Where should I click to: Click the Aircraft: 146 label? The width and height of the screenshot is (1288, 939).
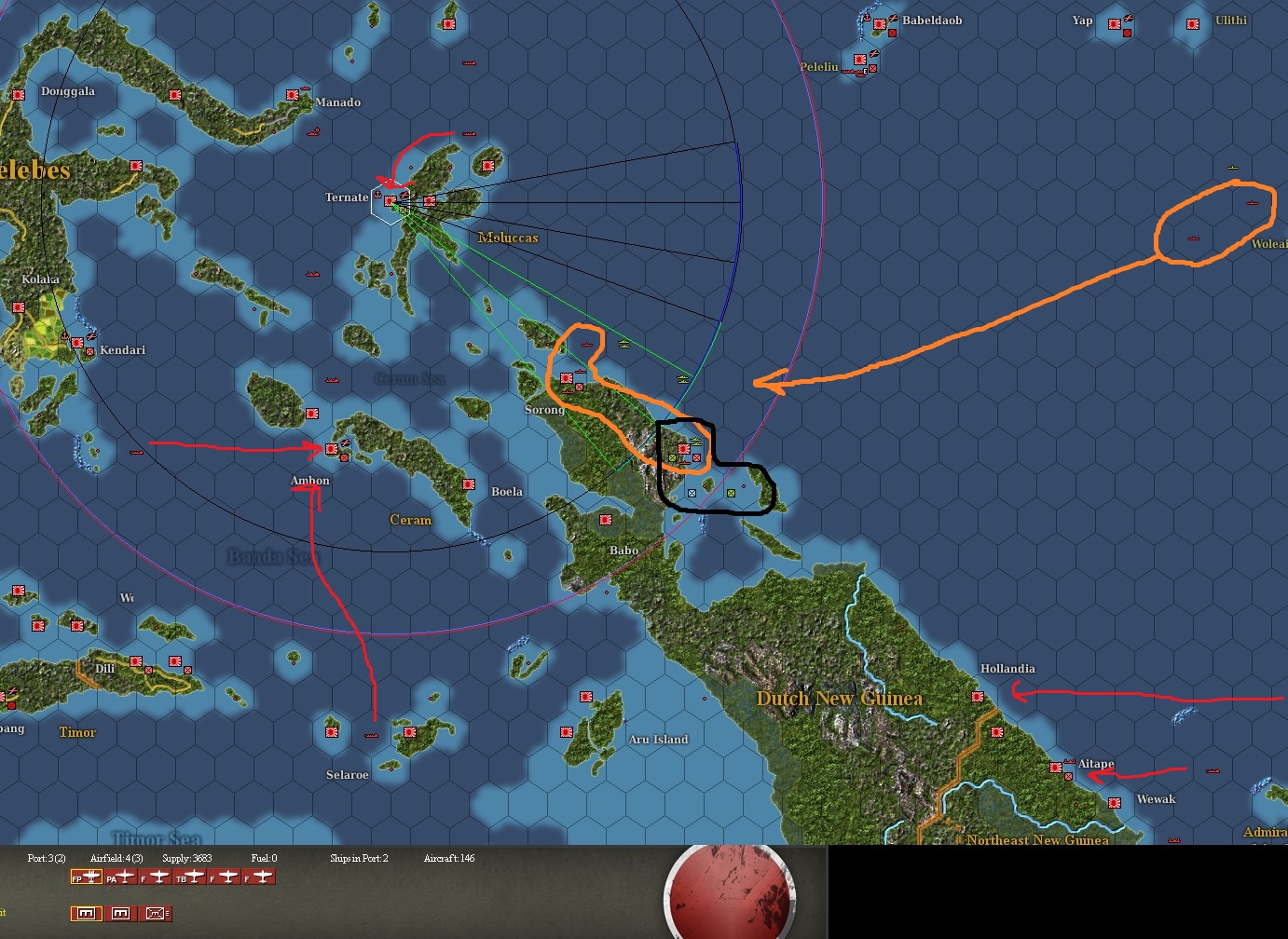tap(448, 858)
